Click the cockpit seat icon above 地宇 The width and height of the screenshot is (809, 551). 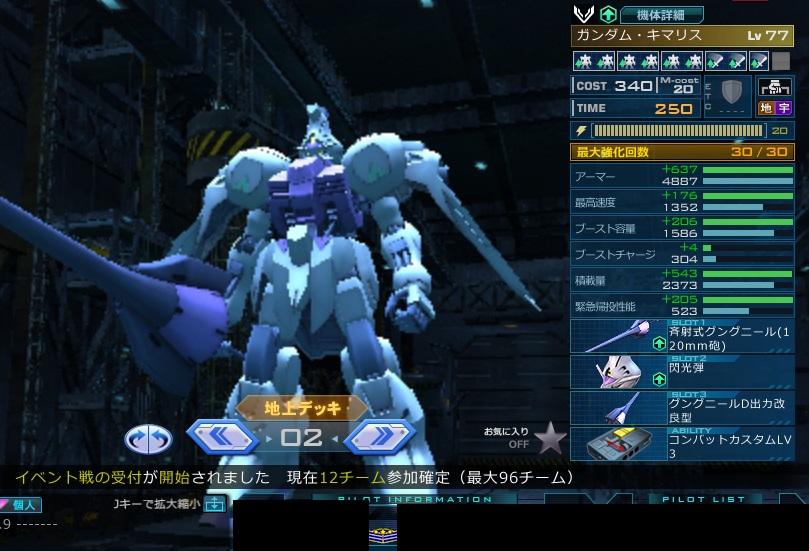point(773,87)
